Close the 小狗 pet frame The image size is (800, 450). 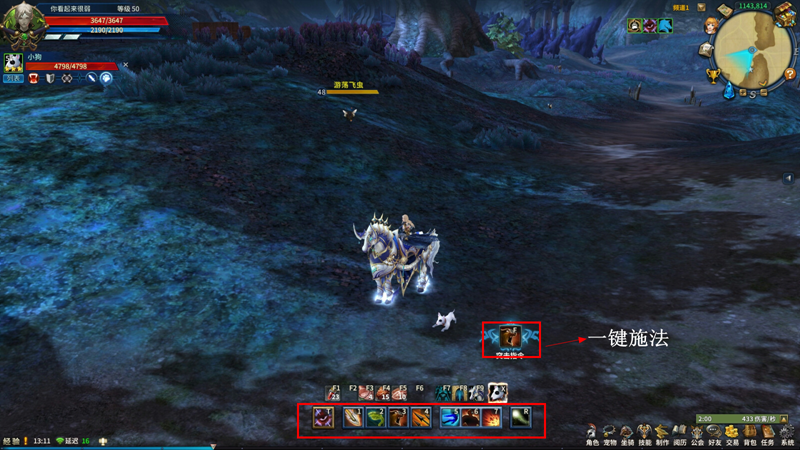tap(125, 65)
